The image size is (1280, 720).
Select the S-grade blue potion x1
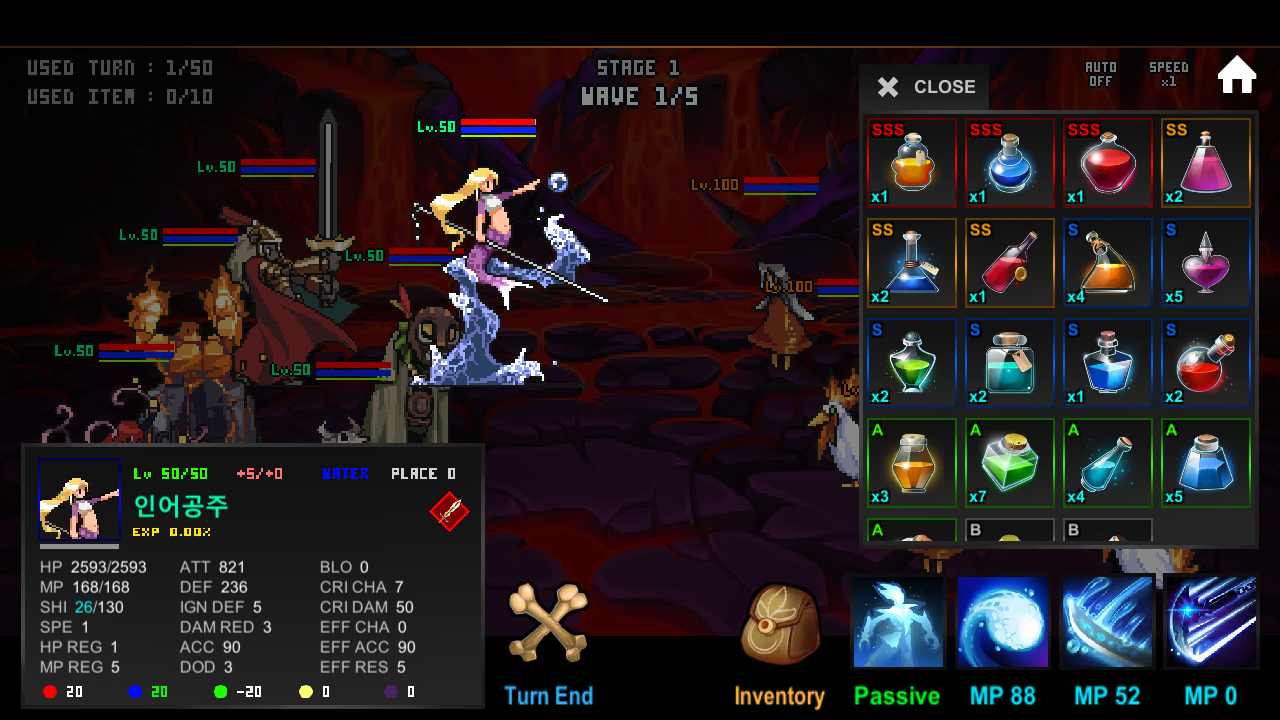pyautogui.click(x=1107, y=362)
